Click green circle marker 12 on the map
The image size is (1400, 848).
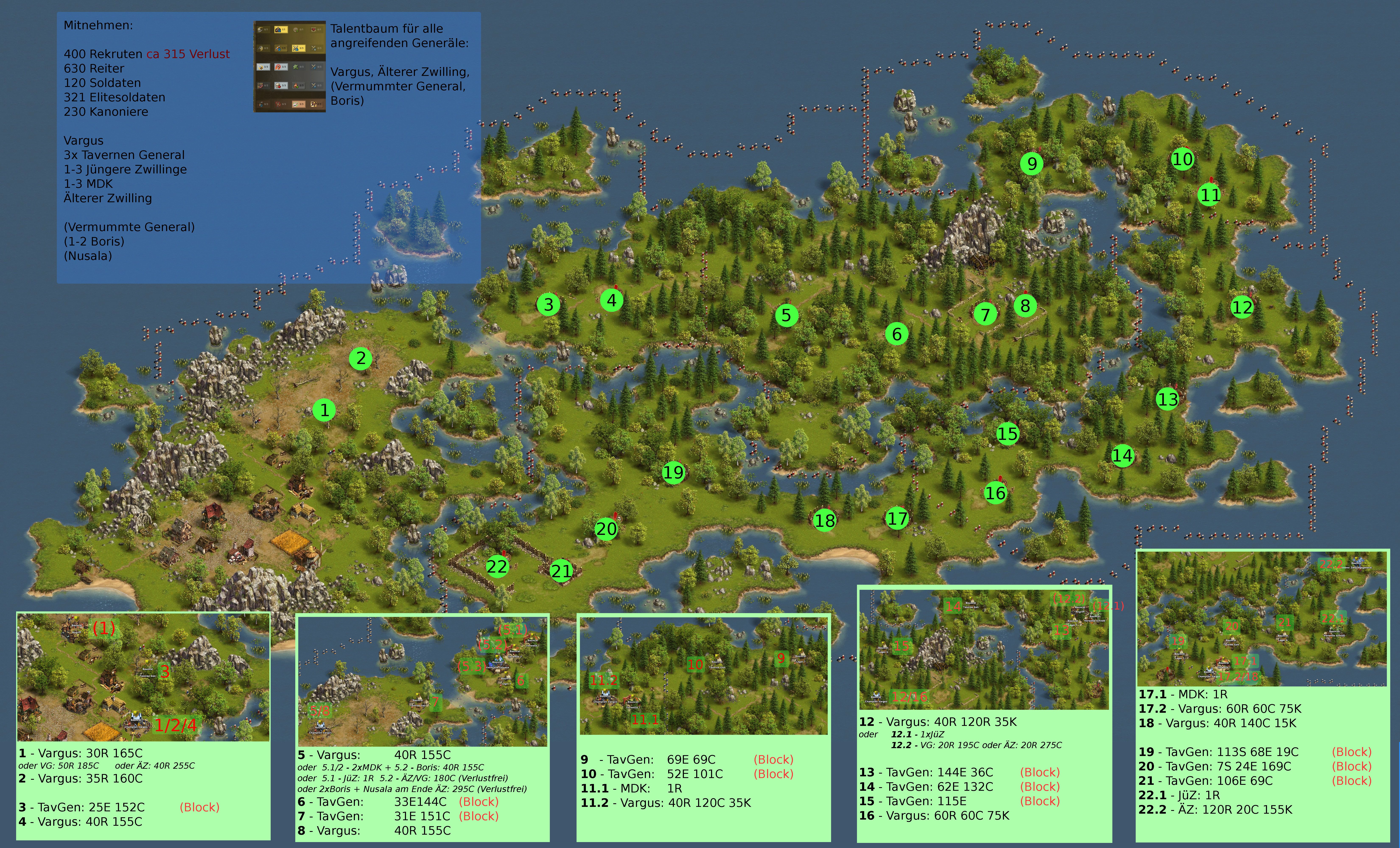pos(1242,307)
